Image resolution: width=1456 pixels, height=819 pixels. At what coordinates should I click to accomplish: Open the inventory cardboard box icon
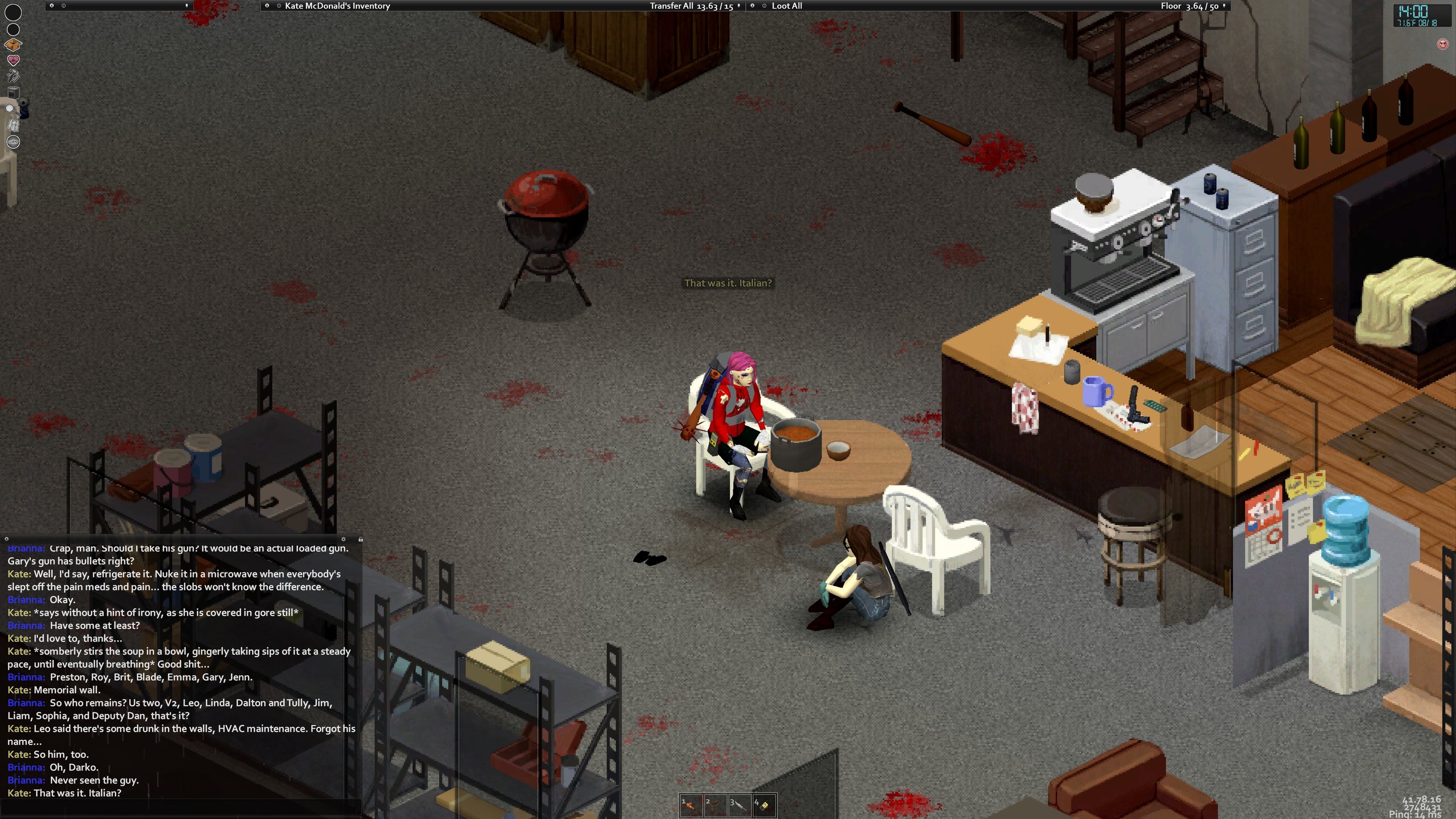pyautogui.click(x=13, y=45)
